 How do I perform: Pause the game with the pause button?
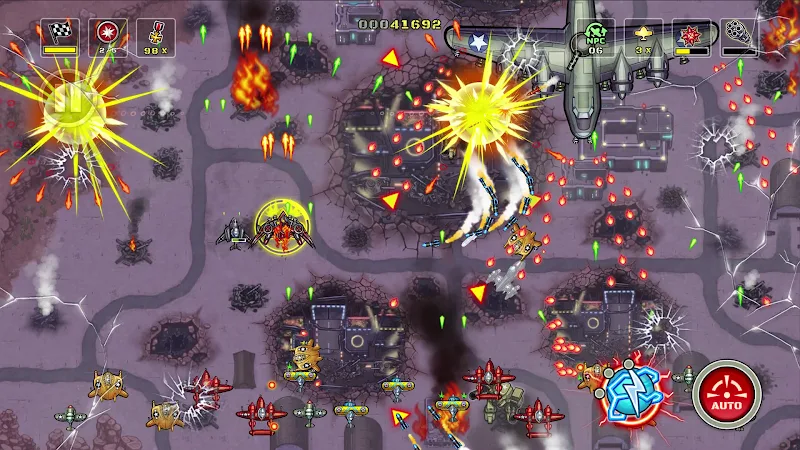68,101
